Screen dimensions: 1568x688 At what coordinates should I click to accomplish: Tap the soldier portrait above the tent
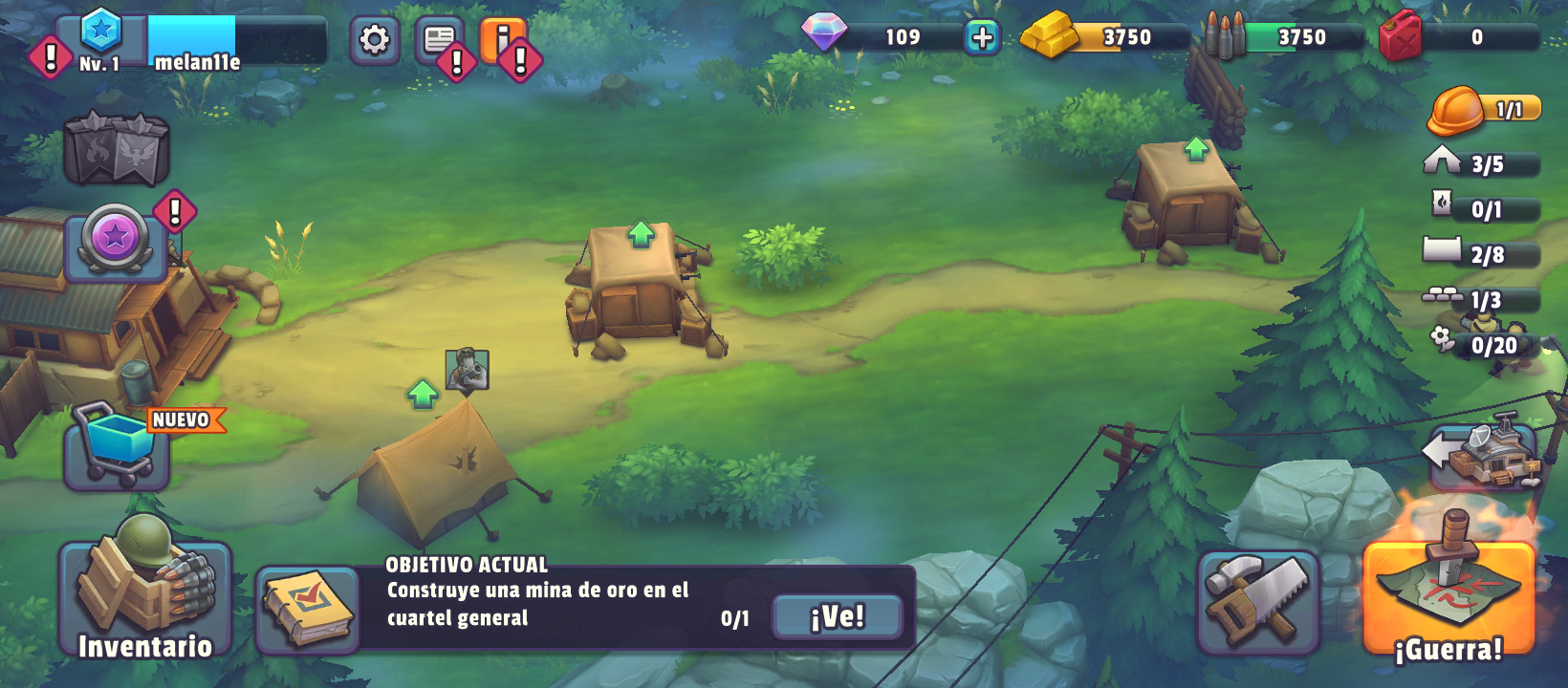pyautogui.click(x=467, y=369)
